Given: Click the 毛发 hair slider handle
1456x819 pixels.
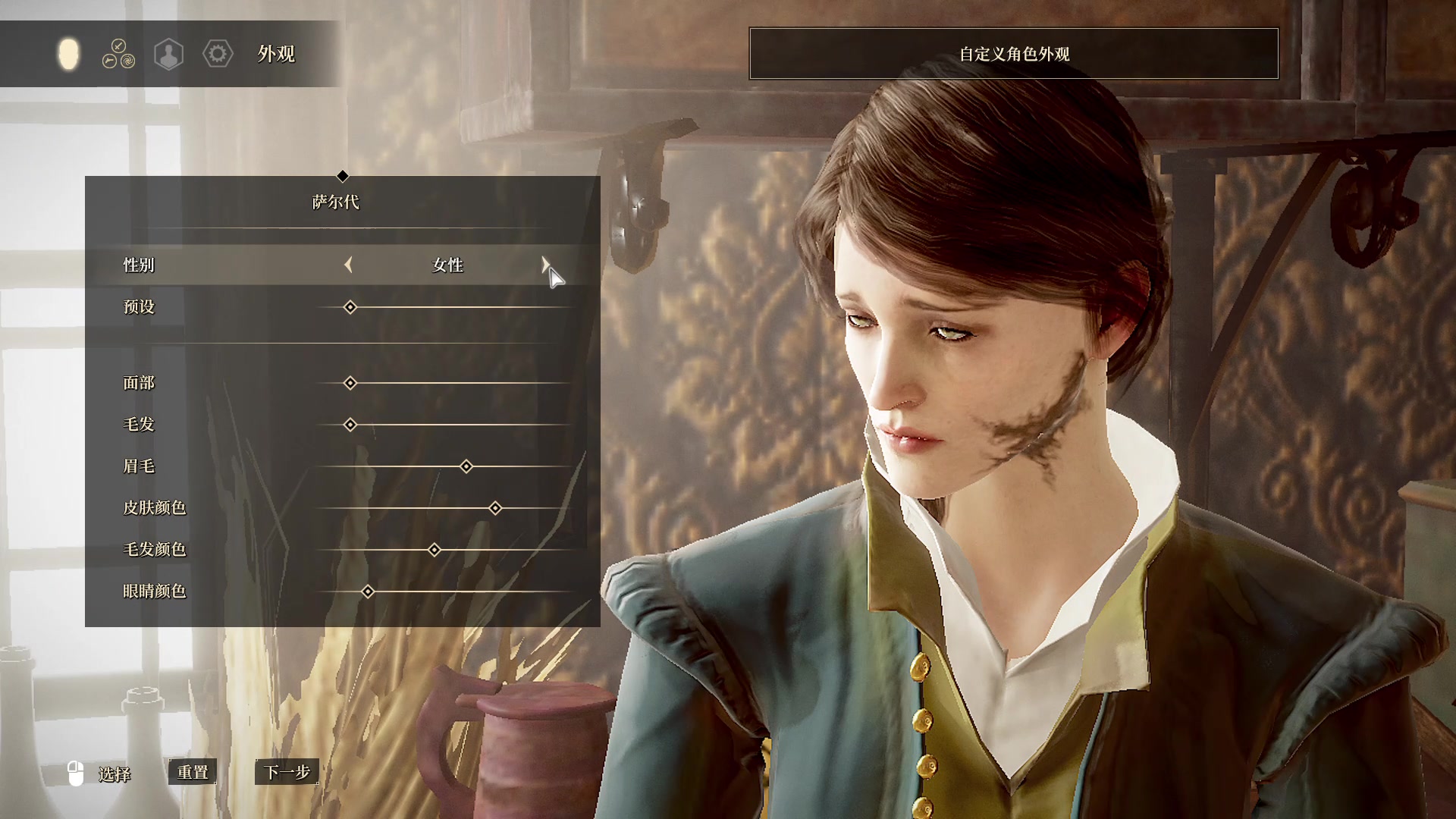Looking at the screenshot, I should pos(350,425).
